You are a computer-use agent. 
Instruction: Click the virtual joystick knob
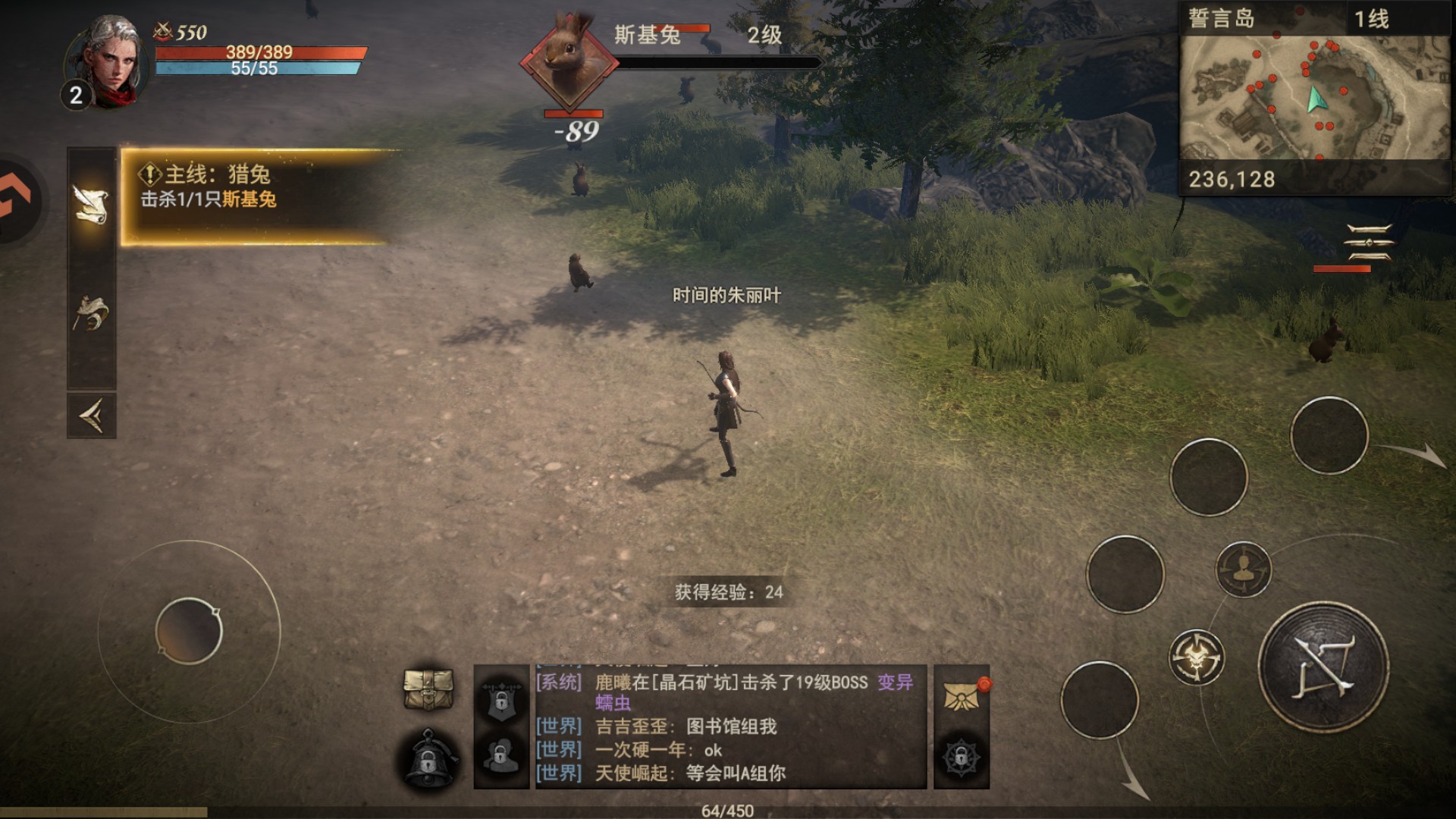tap(189, 631)
